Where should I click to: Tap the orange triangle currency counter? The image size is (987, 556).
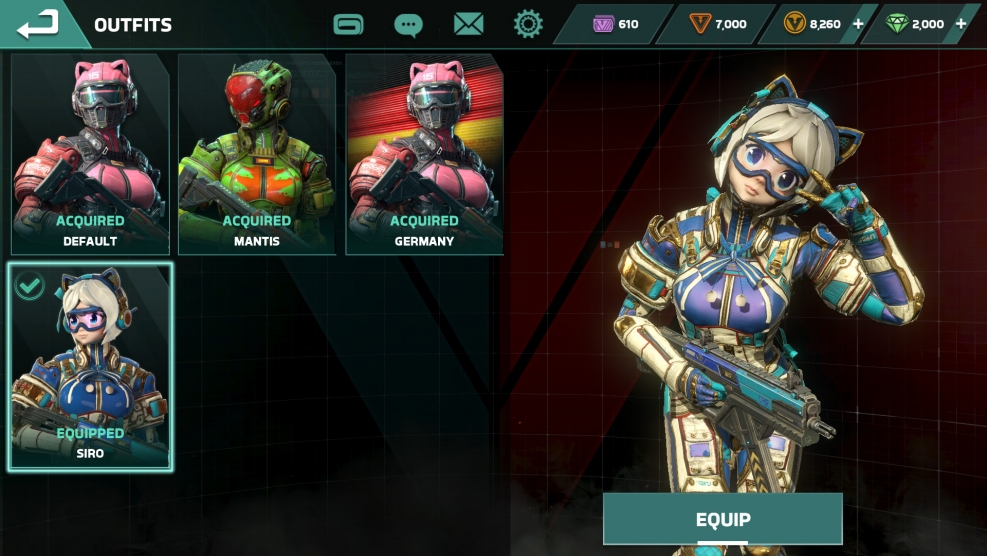pos(720,24)
